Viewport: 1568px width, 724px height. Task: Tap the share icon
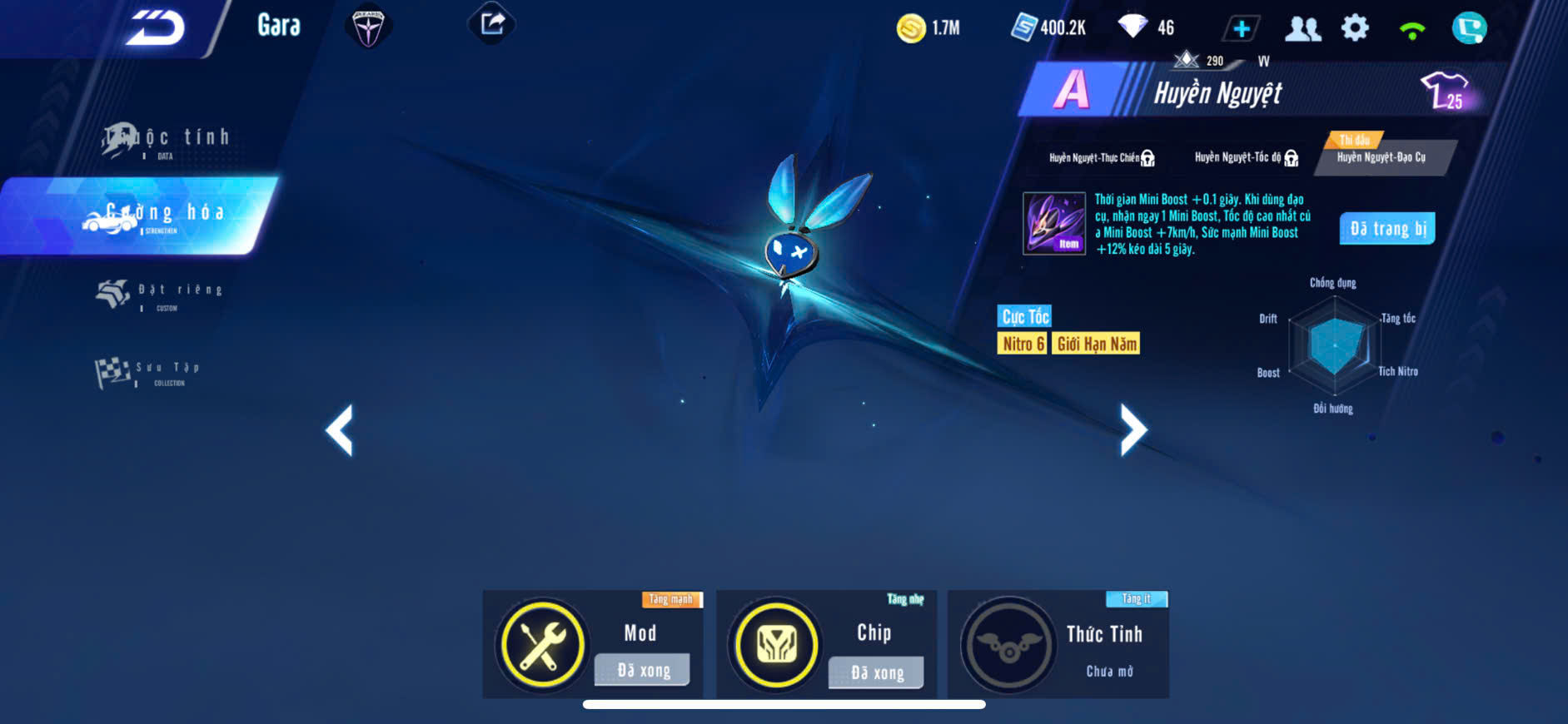492,24
